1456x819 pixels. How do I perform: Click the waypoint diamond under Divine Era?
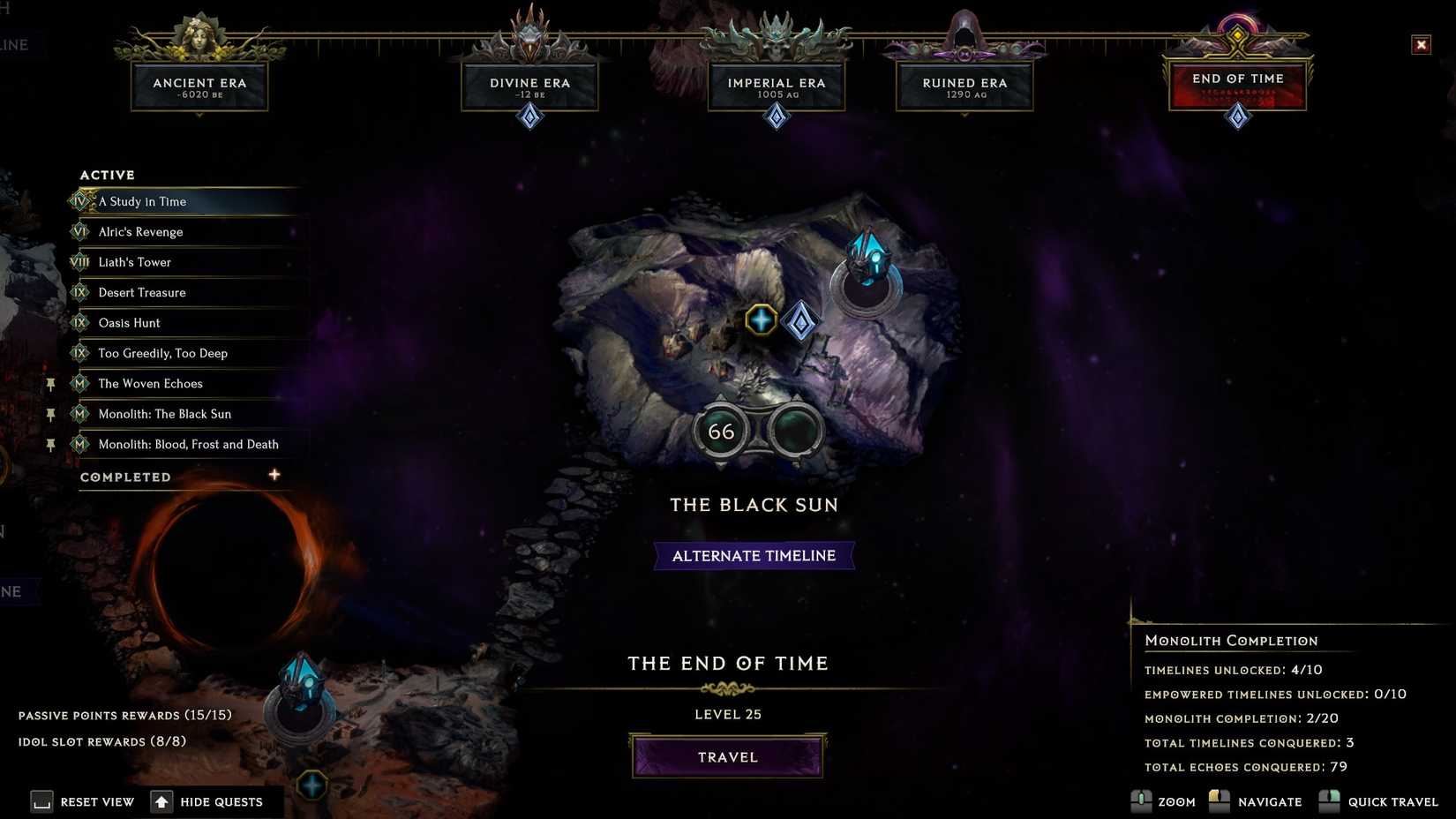point(529,116)
